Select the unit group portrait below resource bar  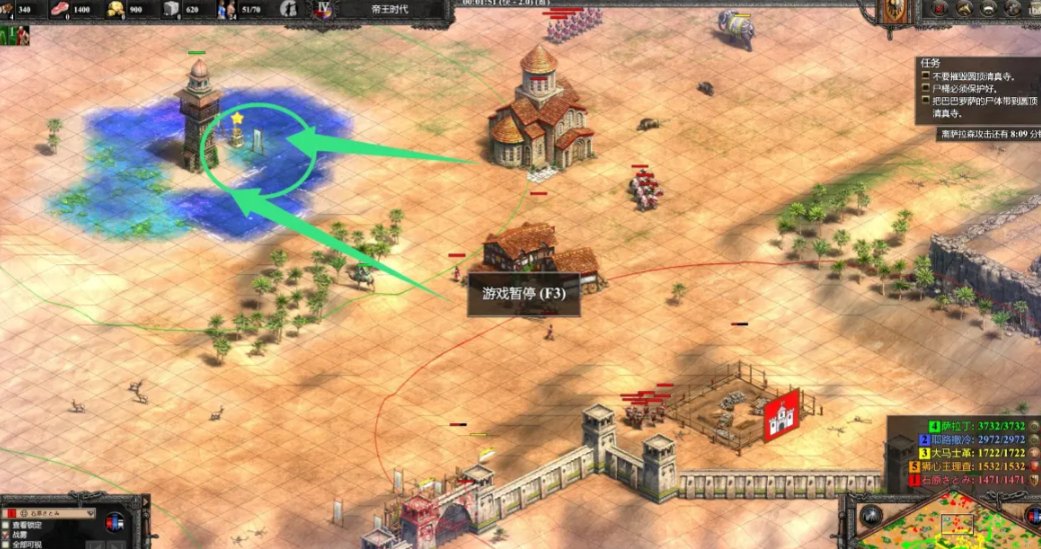tap(14, 36)
